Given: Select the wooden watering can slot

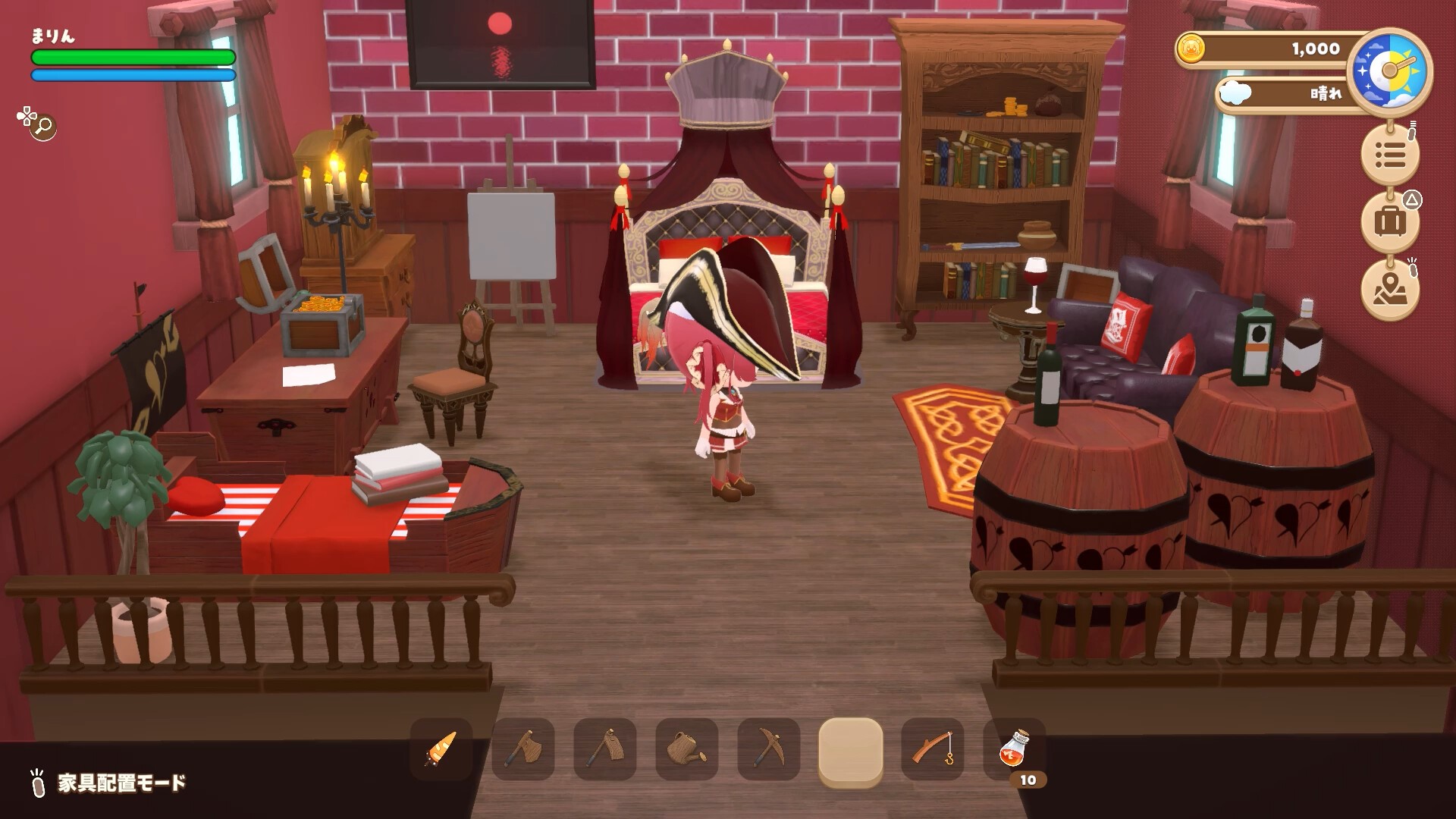Looking at the screenshot, I should click(x=687, y=749).
